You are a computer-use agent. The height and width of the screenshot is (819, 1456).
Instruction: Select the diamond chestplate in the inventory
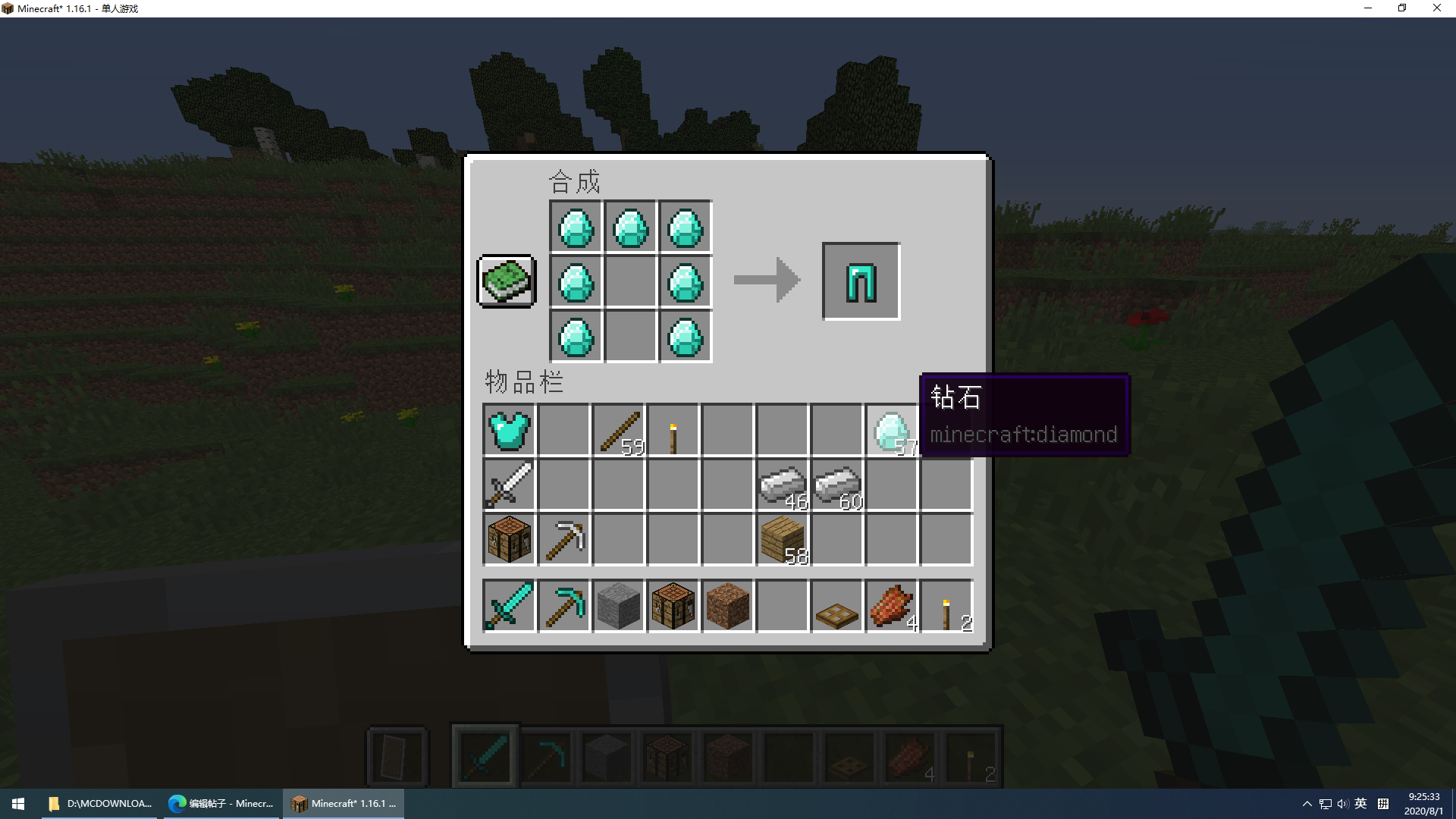pyautogui.click(x=509, y=431)
